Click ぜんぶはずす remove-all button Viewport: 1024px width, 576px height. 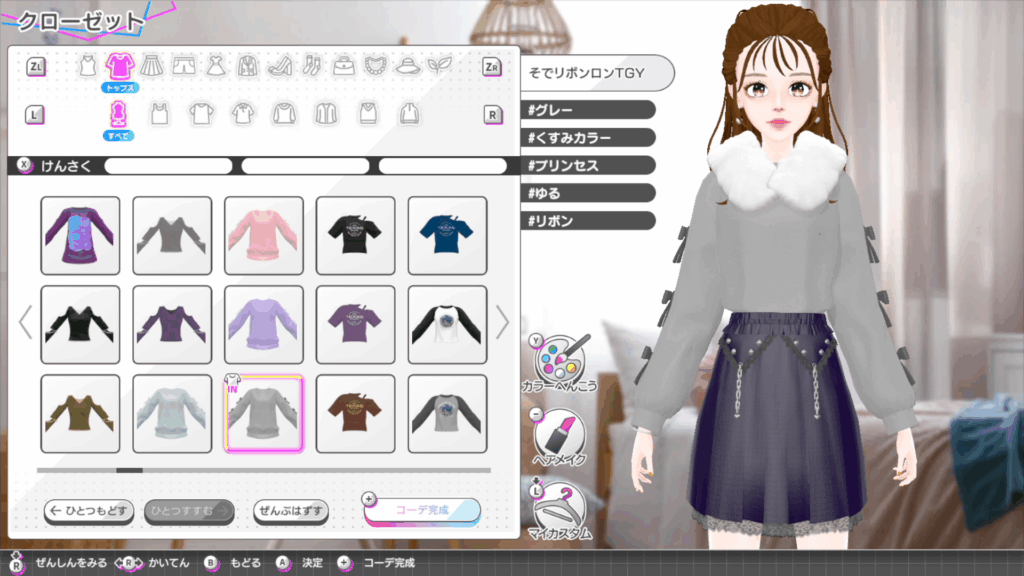[x=290, y=511]
